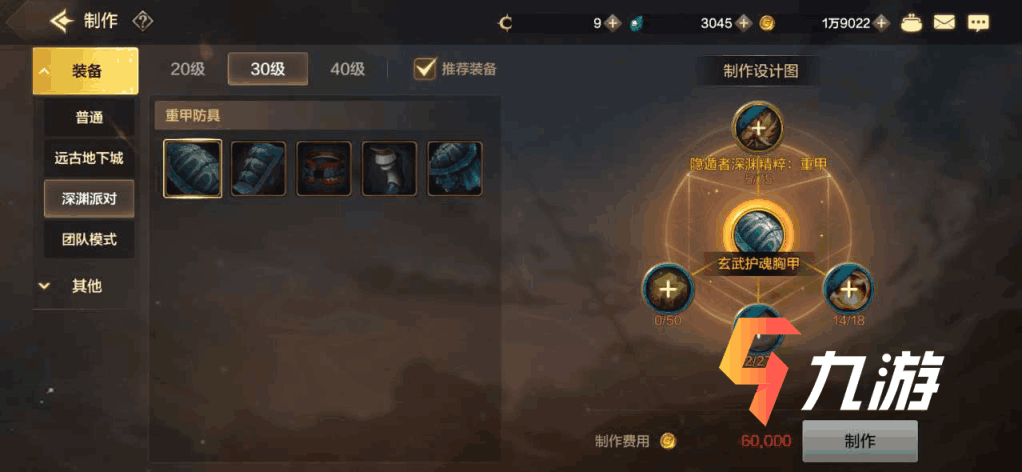Image resolution: width=1022 pixels, height=472 pixels.
Task: Add 隐遁者深渊精粹 material at top node
Action: pyautogui.click(x=758, y=127)
